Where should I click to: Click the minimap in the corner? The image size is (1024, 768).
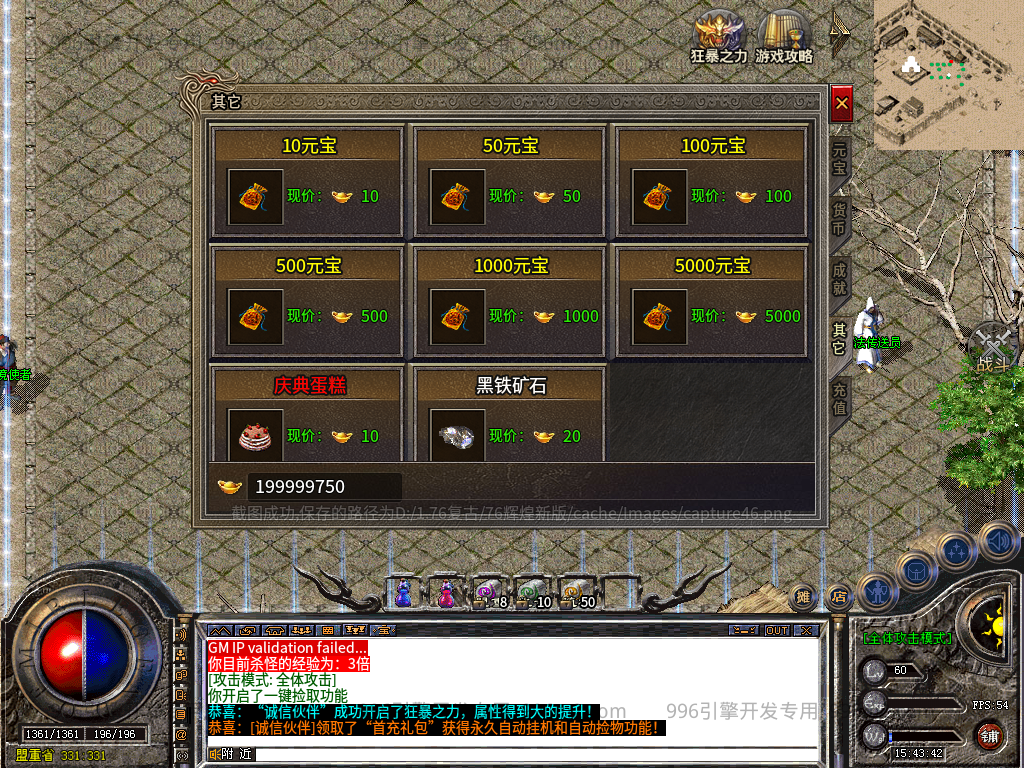948,74
